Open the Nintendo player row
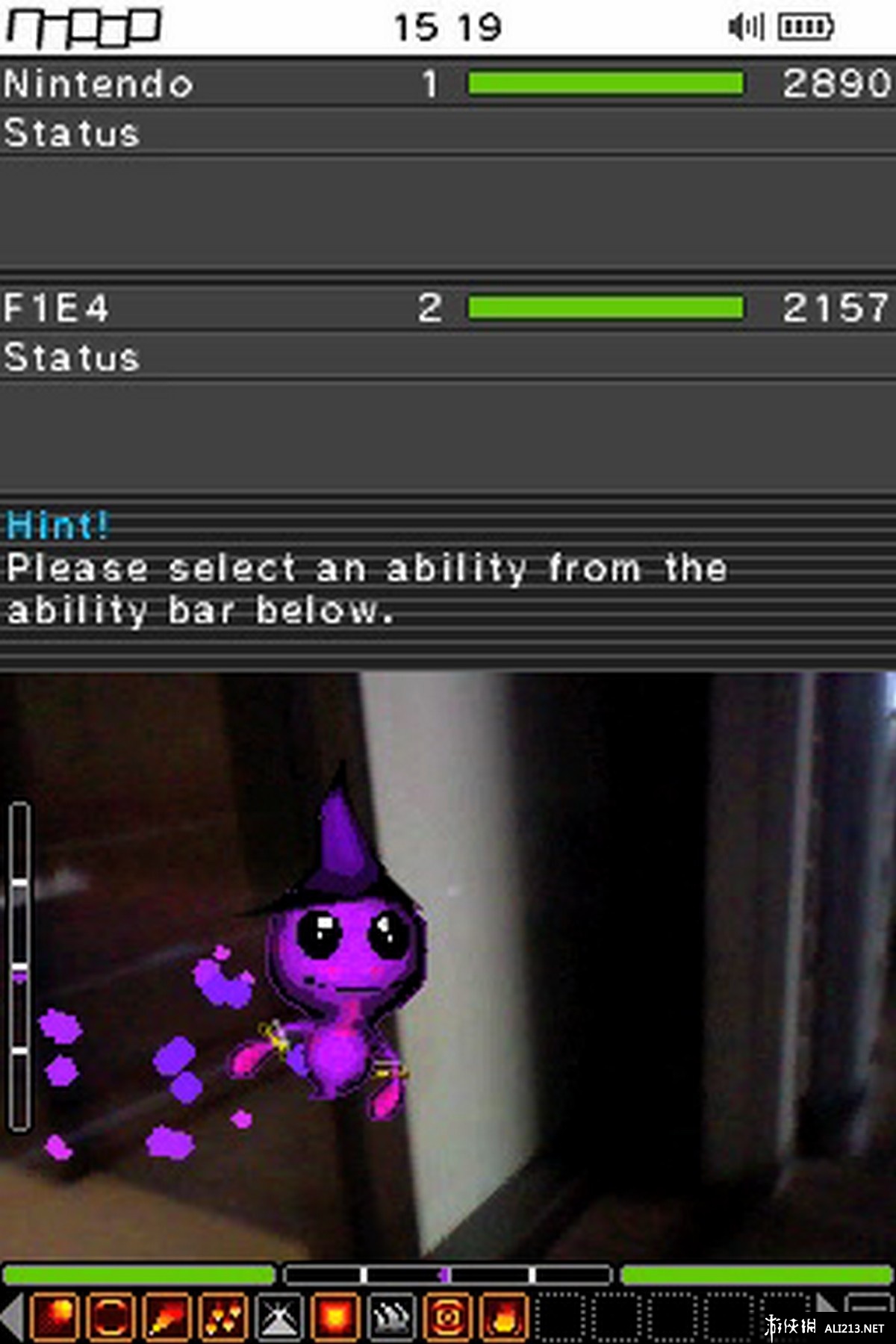 pyautogui.click(x=448, y=83)
